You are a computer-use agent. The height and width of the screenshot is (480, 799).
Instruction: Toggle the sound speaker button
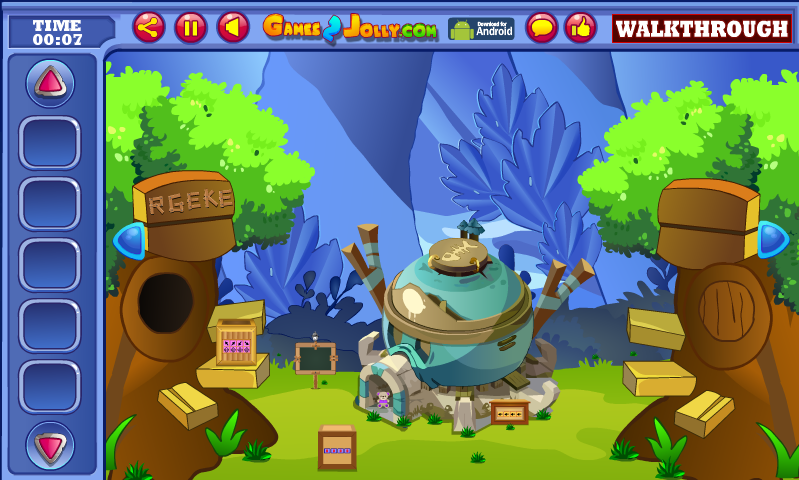coord(233,28)
